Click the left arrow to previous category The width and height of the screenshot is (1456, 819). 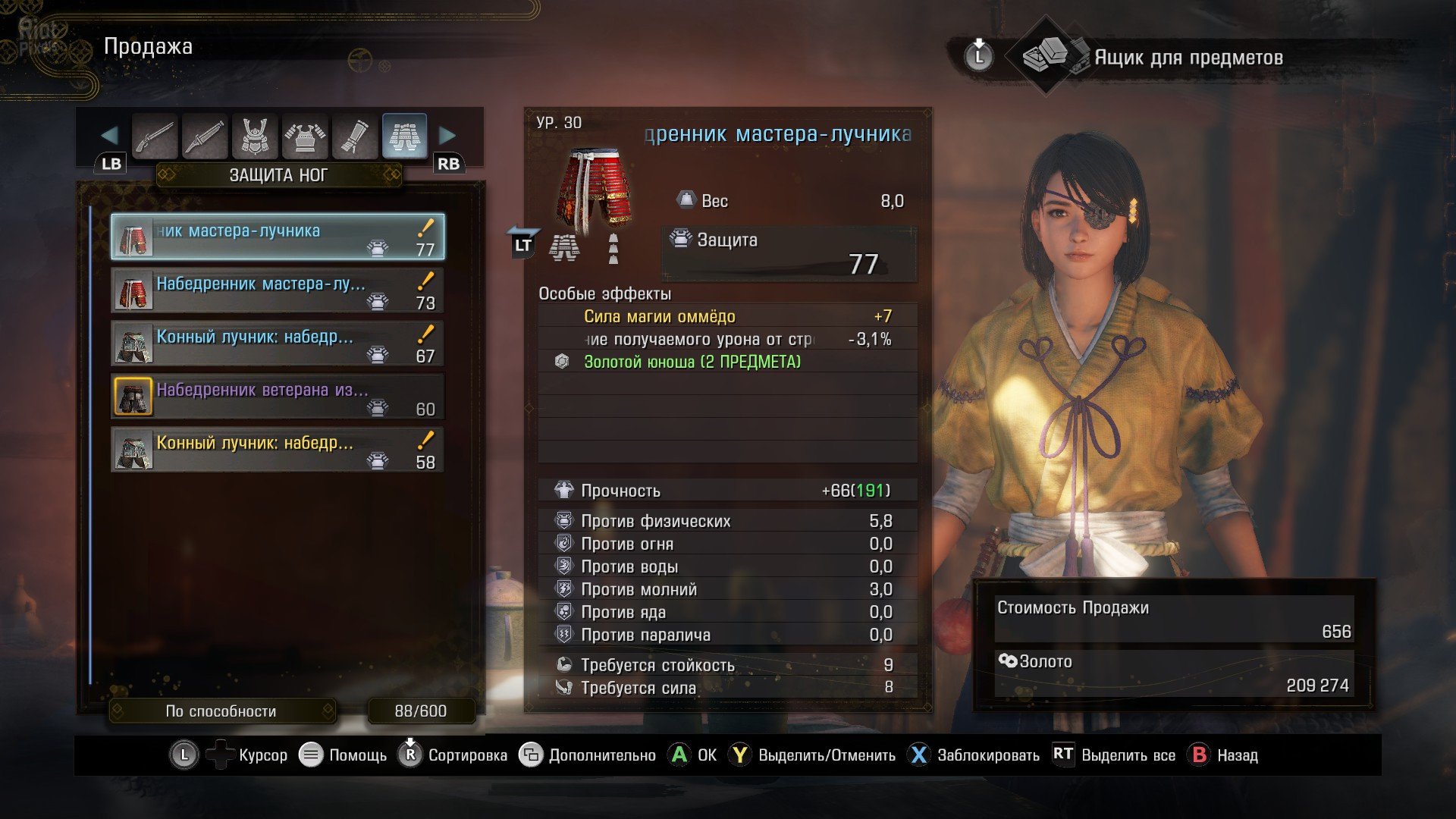click(109, 136)
